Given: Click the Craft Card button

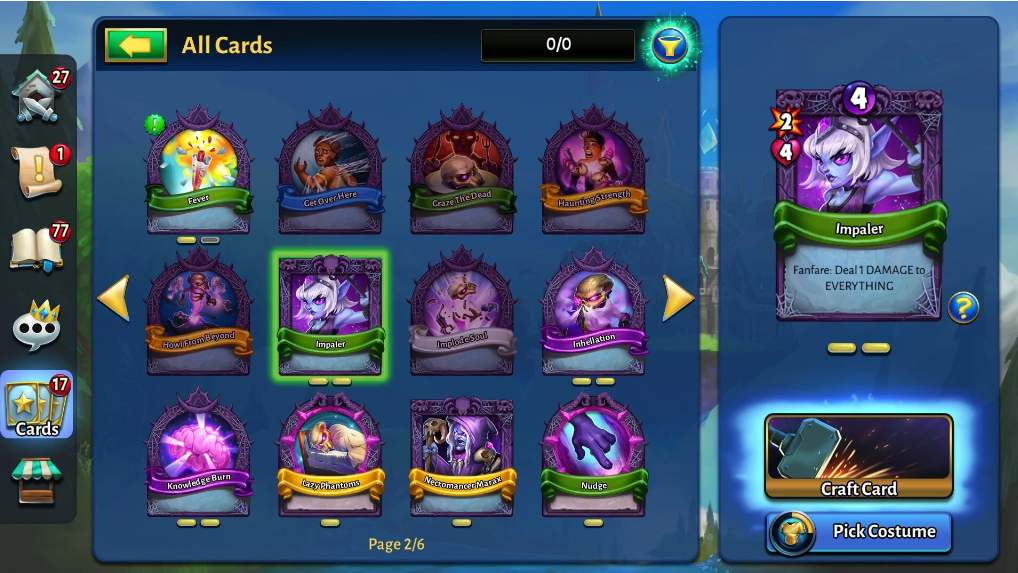Looking at the screenshot, I should tap(858, 457).
